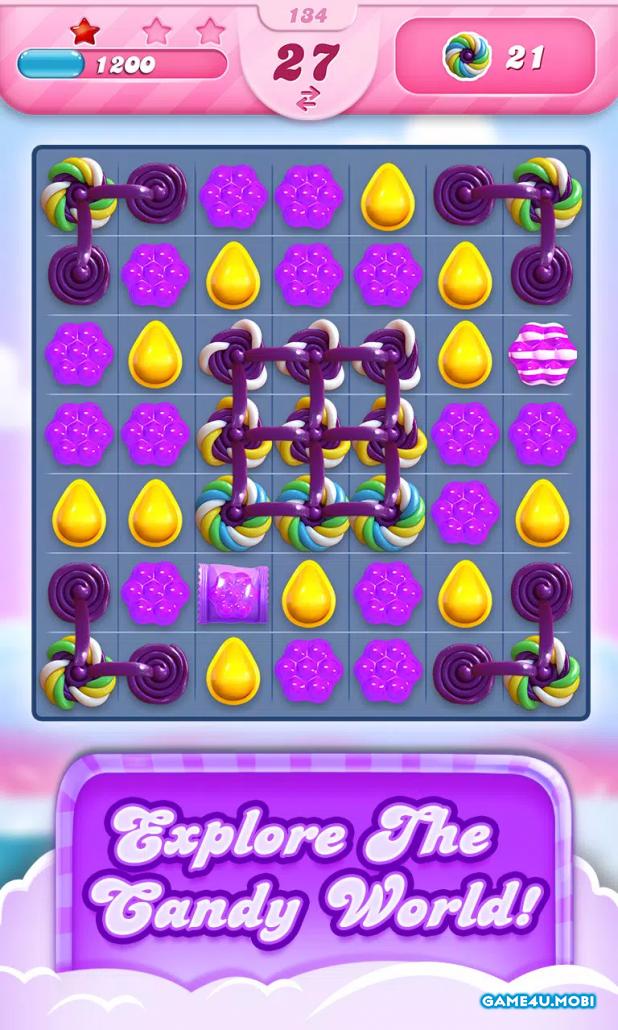Select the purple wrapped candy tile
The width and height of the screenshot is (618, 1030).
pyautogui.click(x=232, y=593)
